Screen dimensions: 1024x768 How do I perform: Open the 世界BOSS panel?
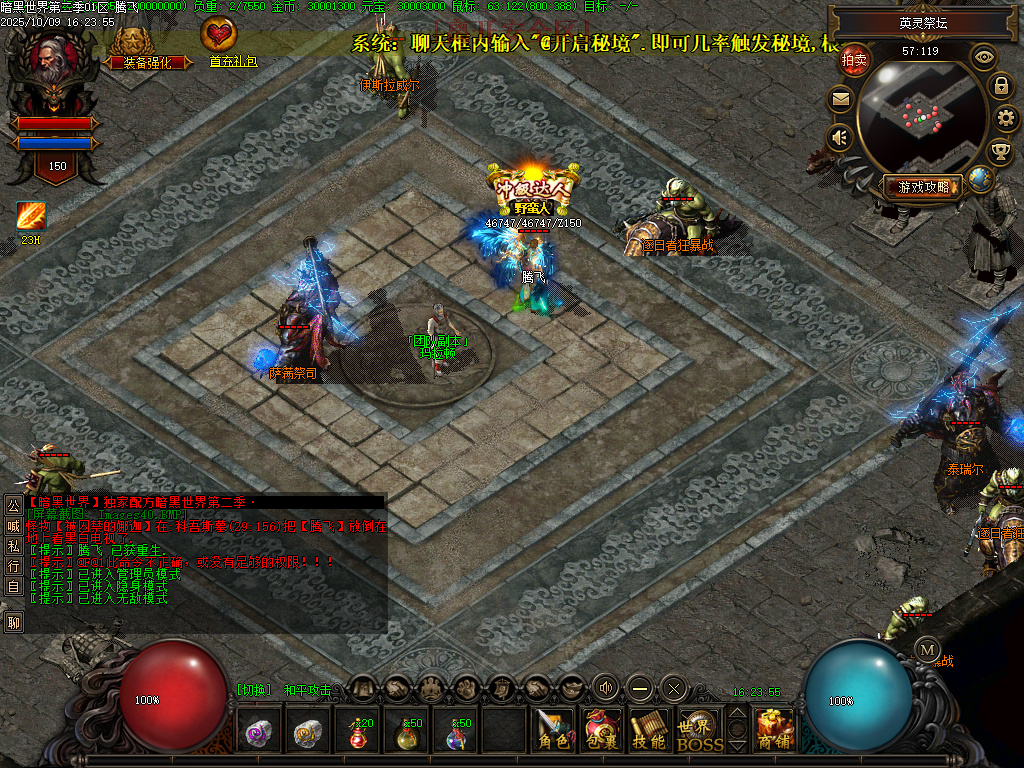click(699, 730)
